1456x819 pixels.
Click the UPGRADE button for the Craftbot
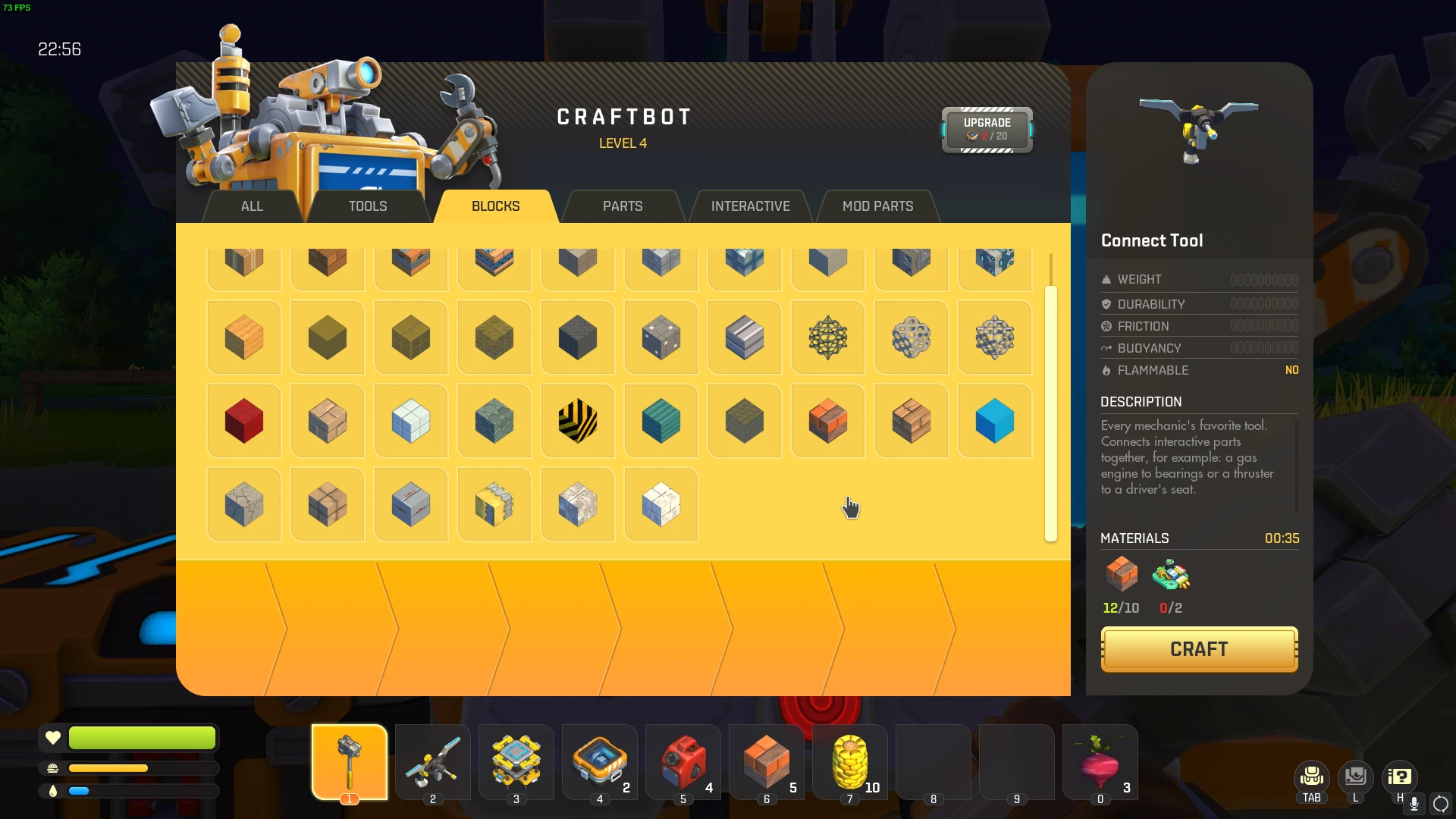pos(987,129)
